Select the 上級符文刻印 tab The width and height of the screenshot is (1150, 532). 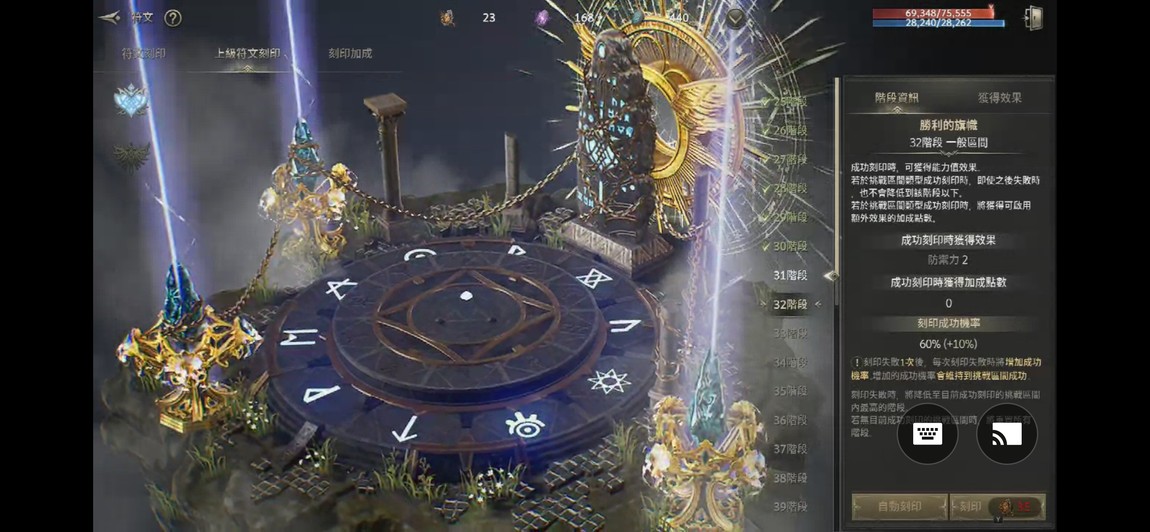point(247,53)
